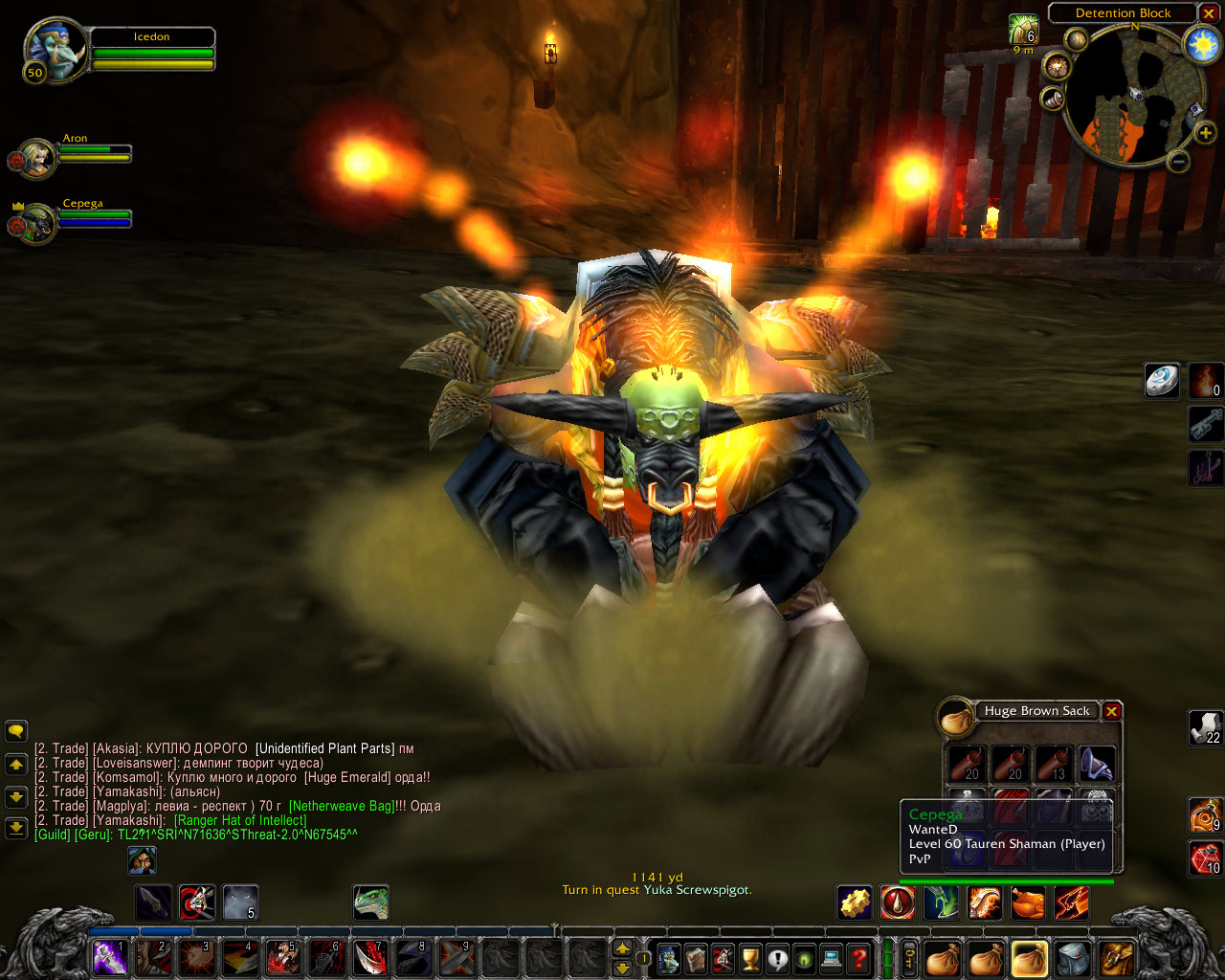Screen dimensions: 1225x980
Task: Close the Detention Block minimap header
Action: point(1209,13)
